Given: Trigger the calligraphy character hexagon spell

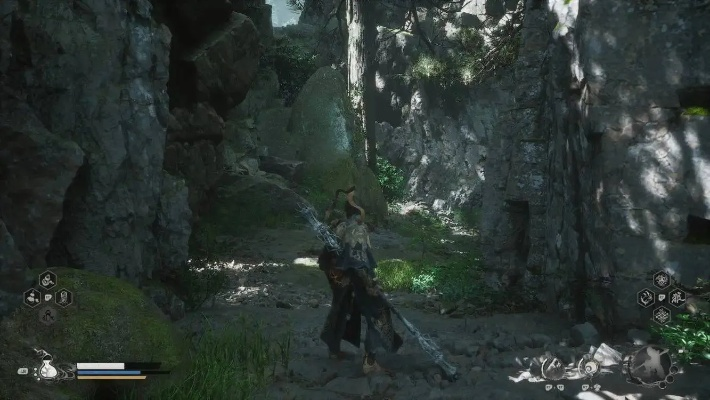Looking at the screenshot, I should point(677,297).
